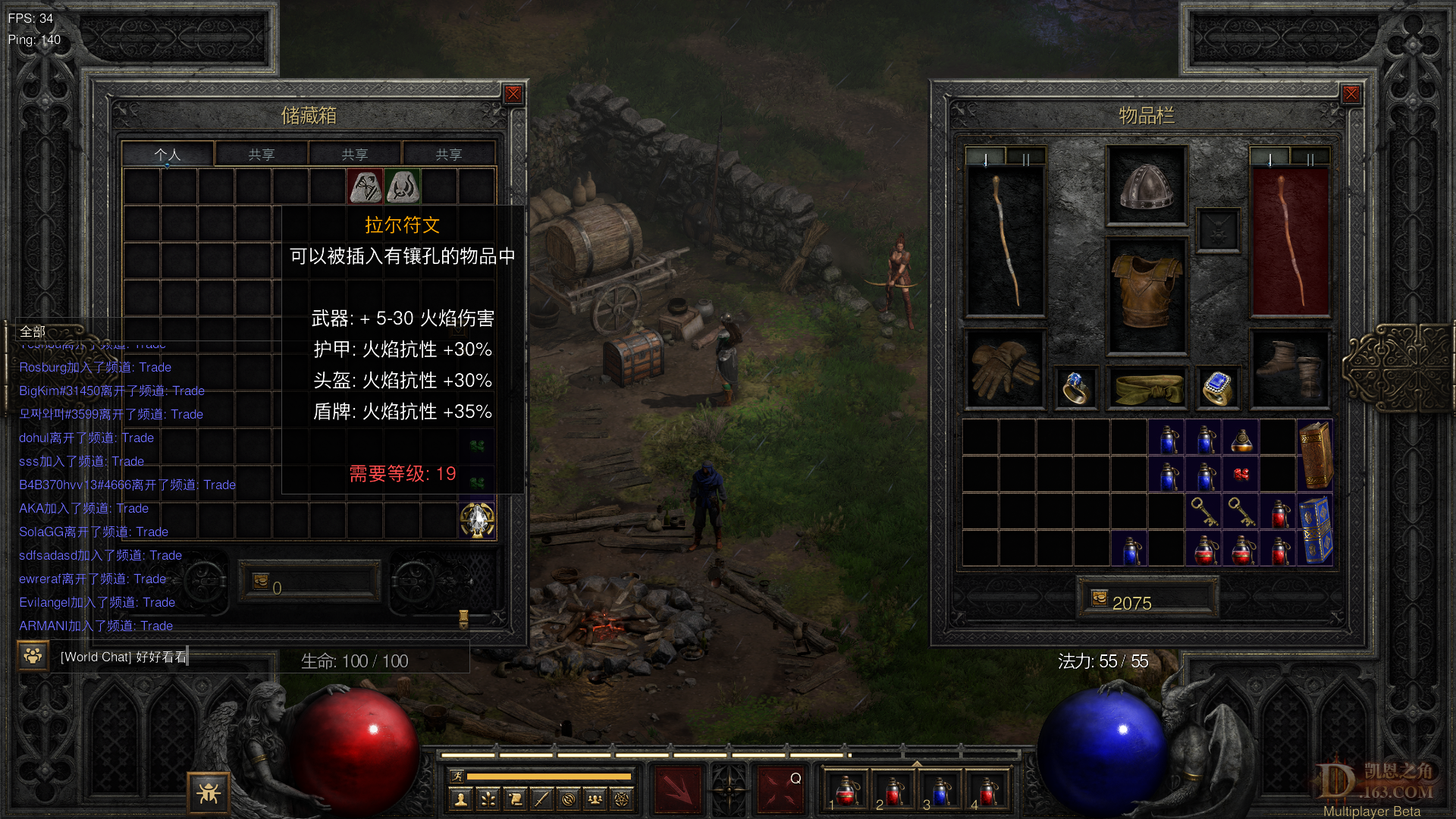Viewport: 1456px width, 819px height.
Task: Open the left-click skill selector
Action: point(678,789)
